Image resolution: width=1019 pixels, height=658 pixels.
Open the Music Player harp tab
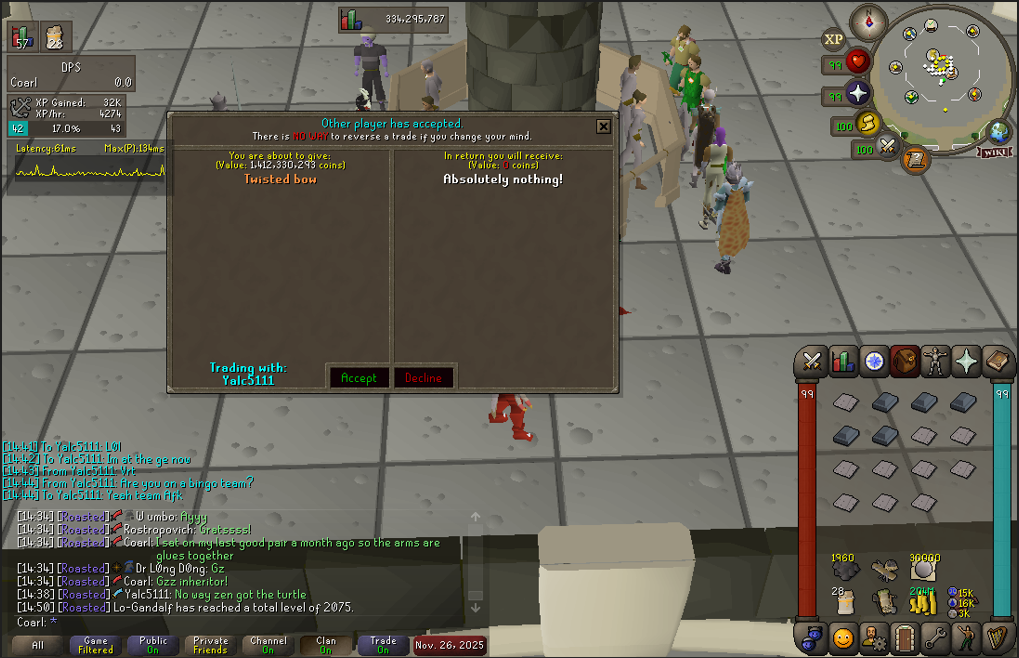[x=998, y=636]
